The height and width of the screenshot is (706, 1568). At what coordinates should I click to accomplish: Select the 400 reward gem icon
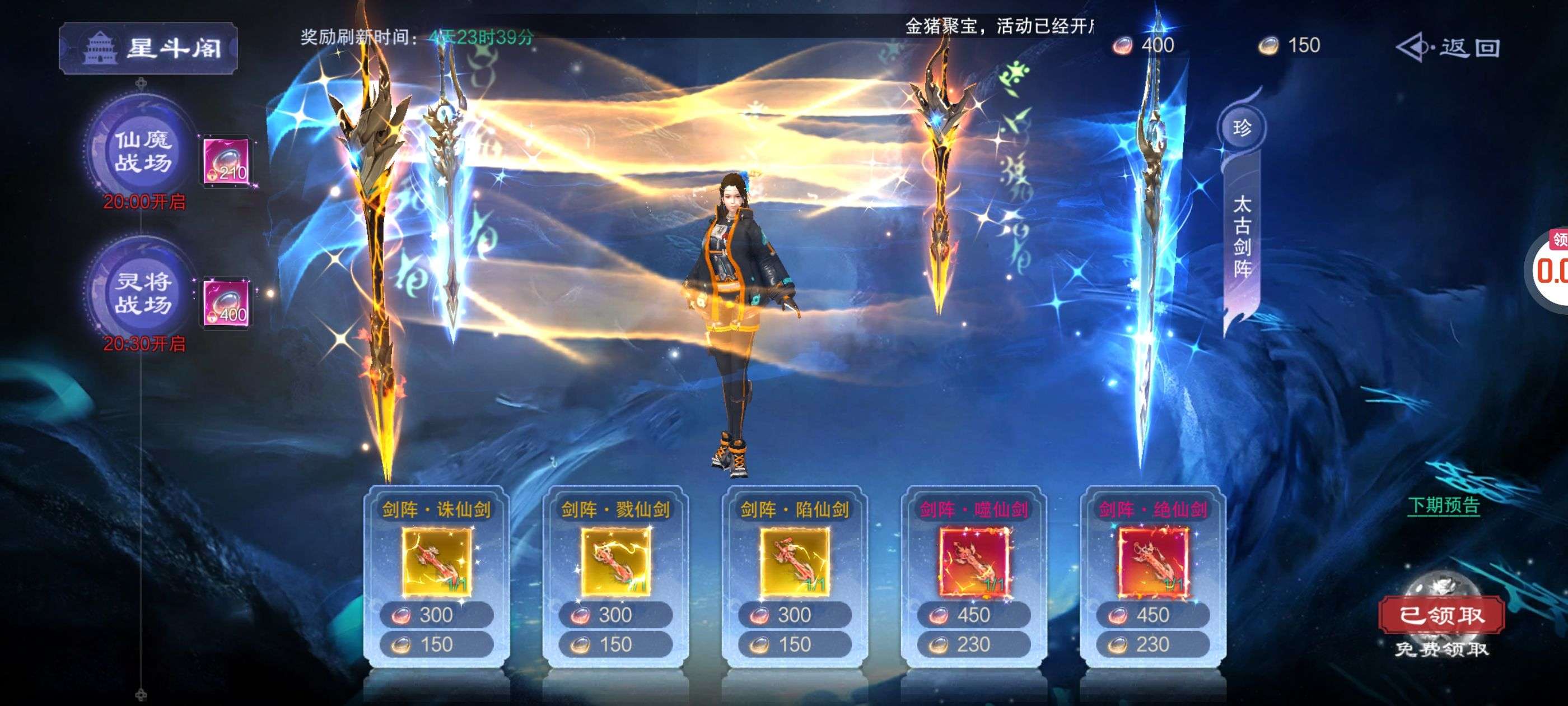226,303
